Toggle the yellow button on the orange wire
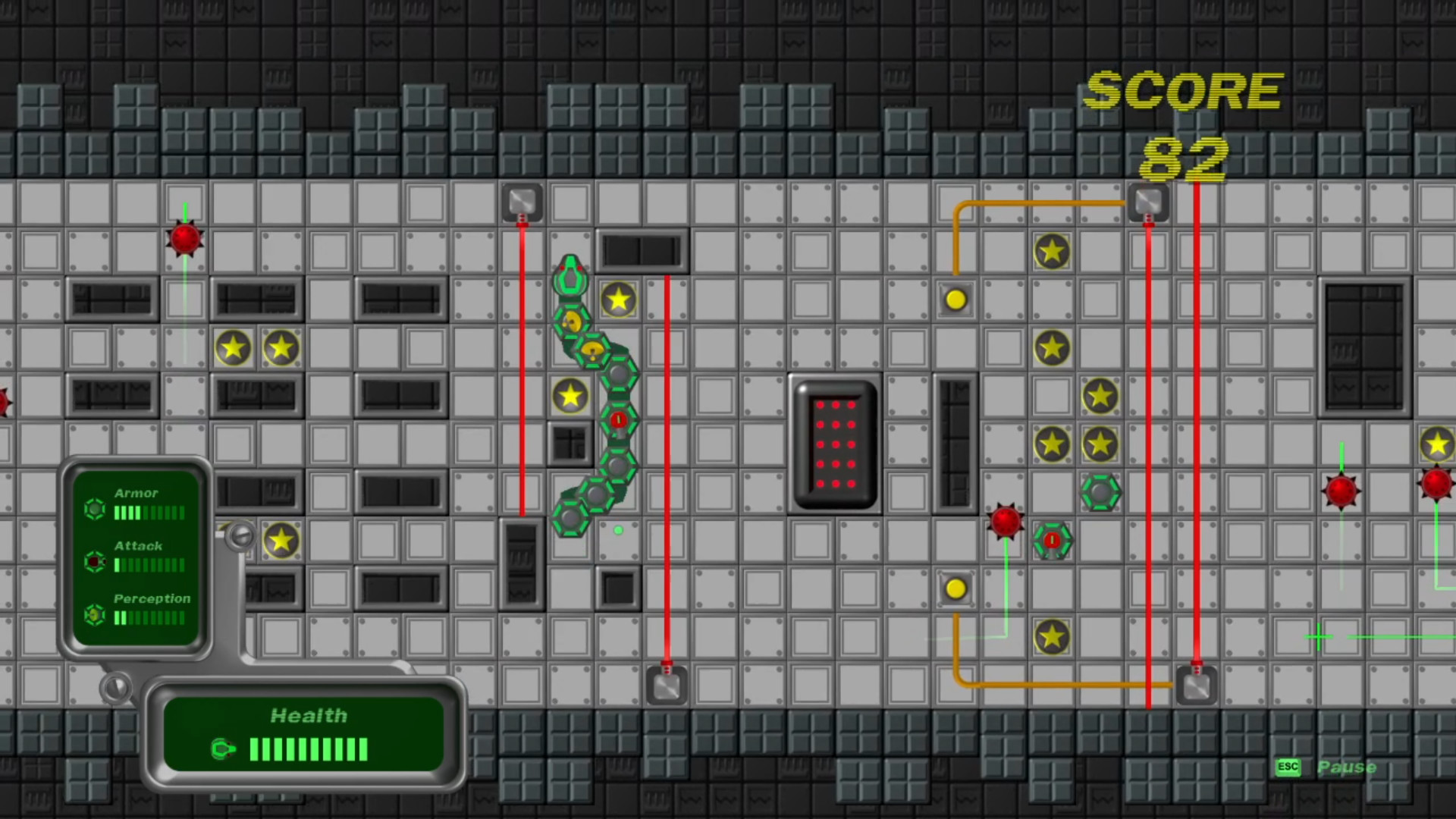Image resolution: width=1456 pixels, height=819 pixels. 955,300
